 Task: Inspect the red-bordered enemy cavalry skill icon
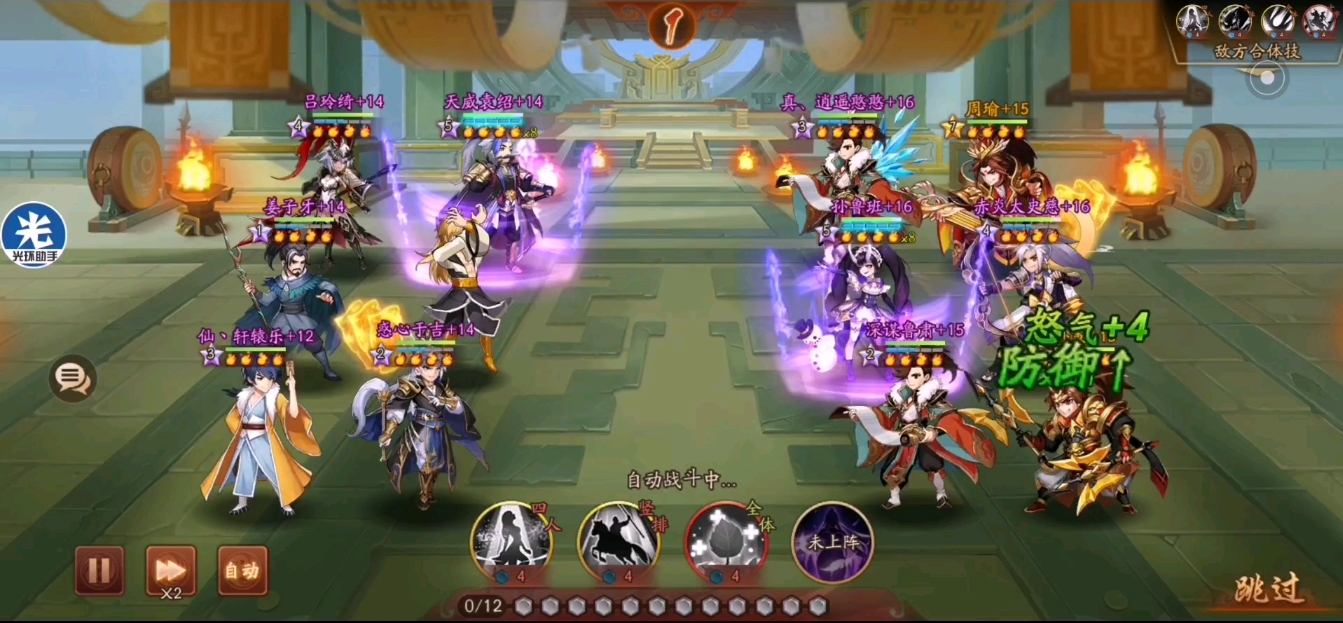1320,19
